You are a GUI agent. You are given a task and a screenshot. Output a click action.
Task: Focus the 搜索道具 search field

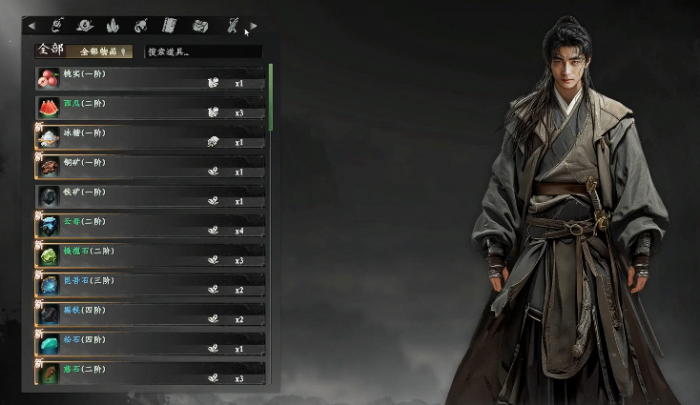(202, 51)
